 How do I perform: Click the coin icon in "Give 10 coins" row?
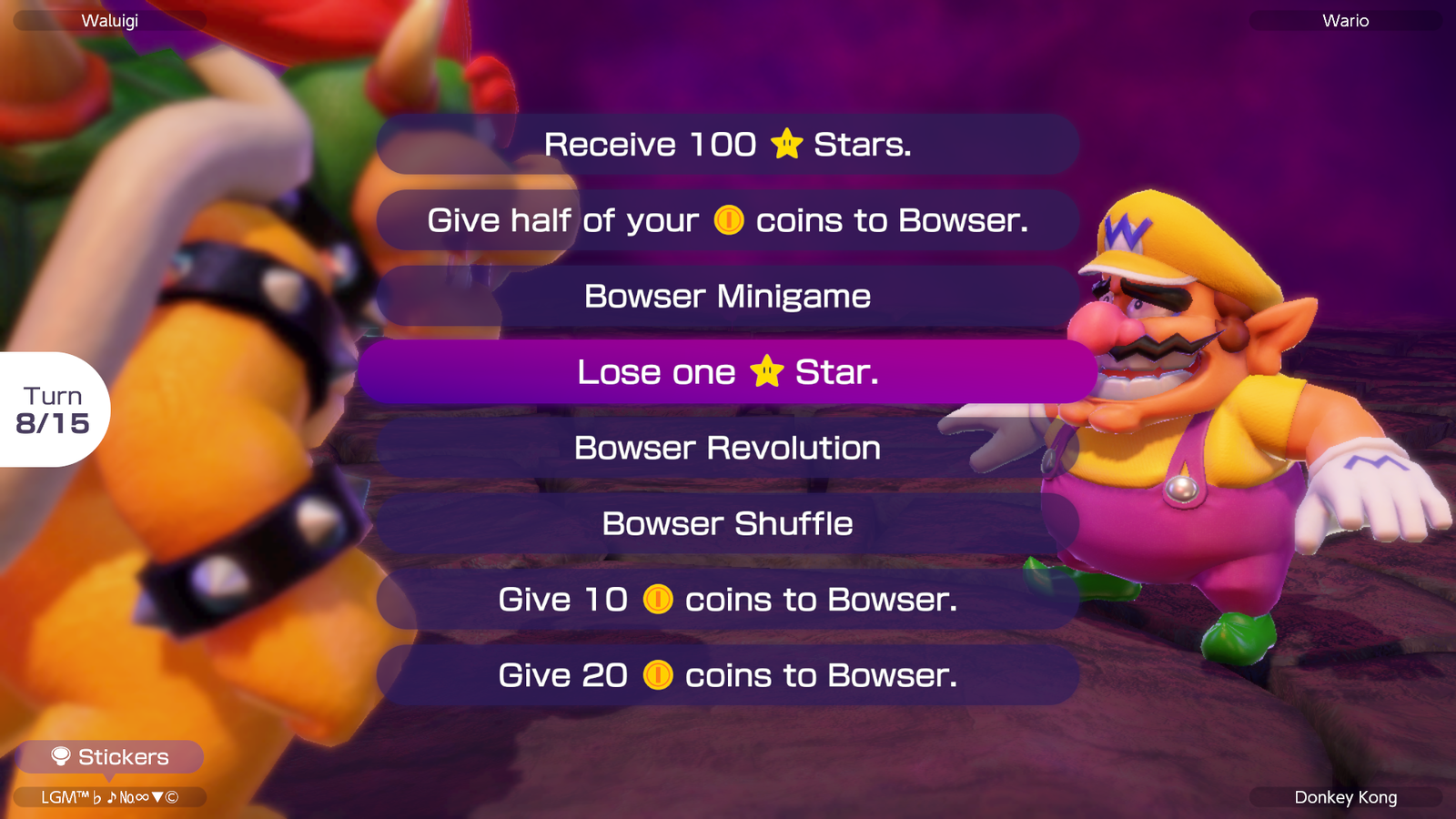(658, 599)
